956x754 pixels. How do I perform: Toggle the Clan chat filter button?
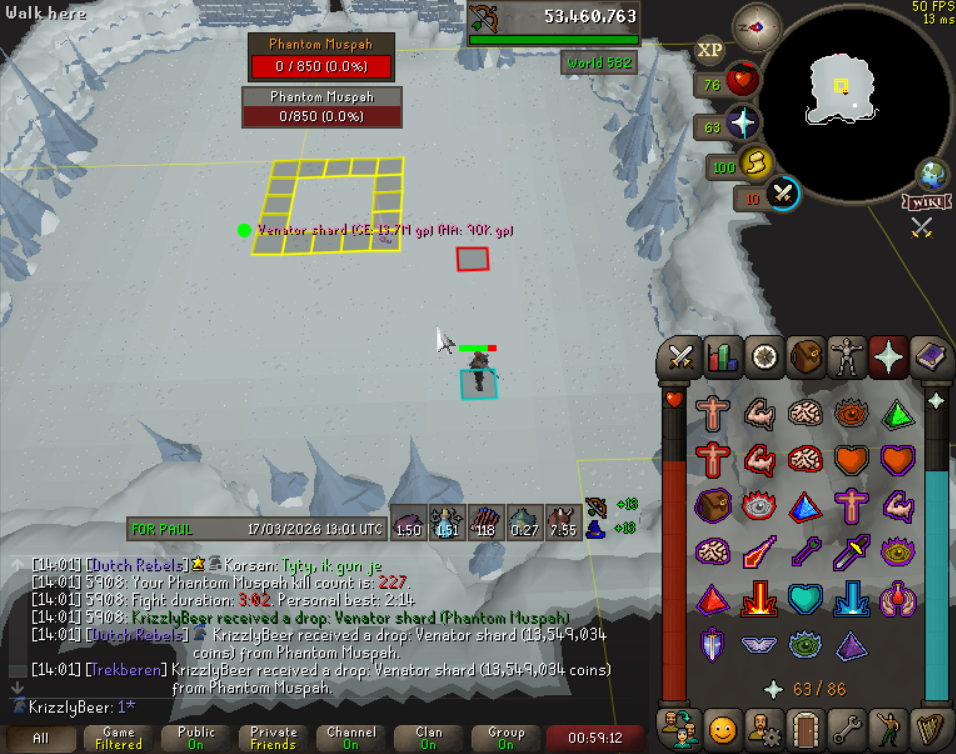click(428, 738)
